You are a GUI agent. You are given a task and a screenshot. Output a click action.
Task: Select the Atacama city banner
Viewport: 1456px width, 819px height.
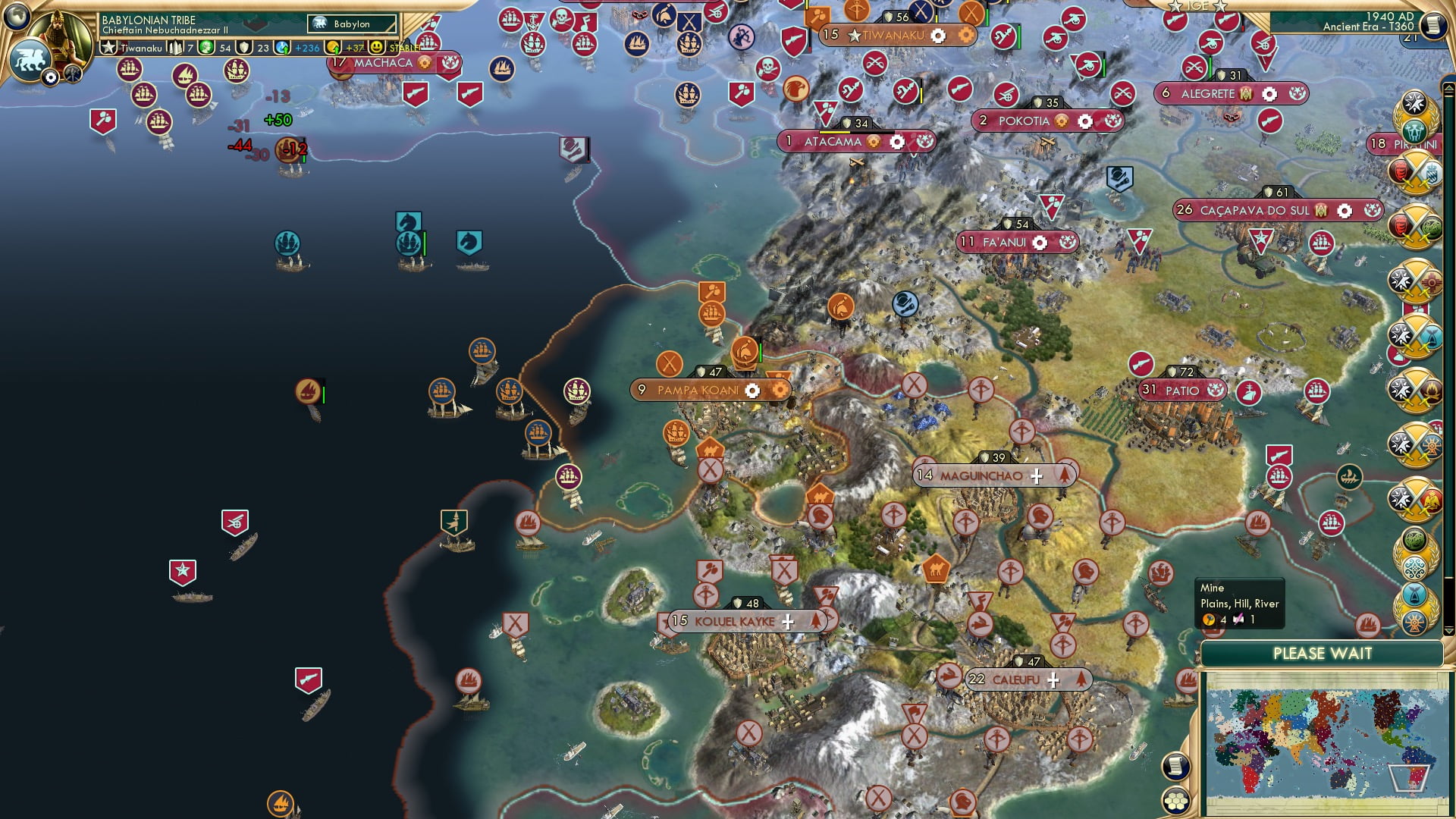coord(834,141)
